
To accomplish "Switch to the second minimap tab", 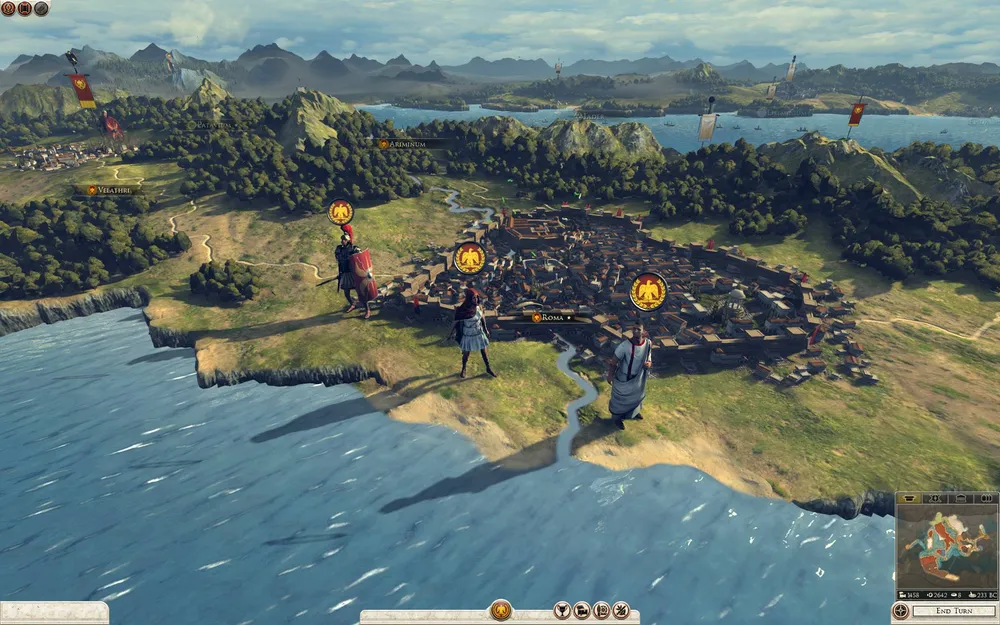I will (934, 497).
